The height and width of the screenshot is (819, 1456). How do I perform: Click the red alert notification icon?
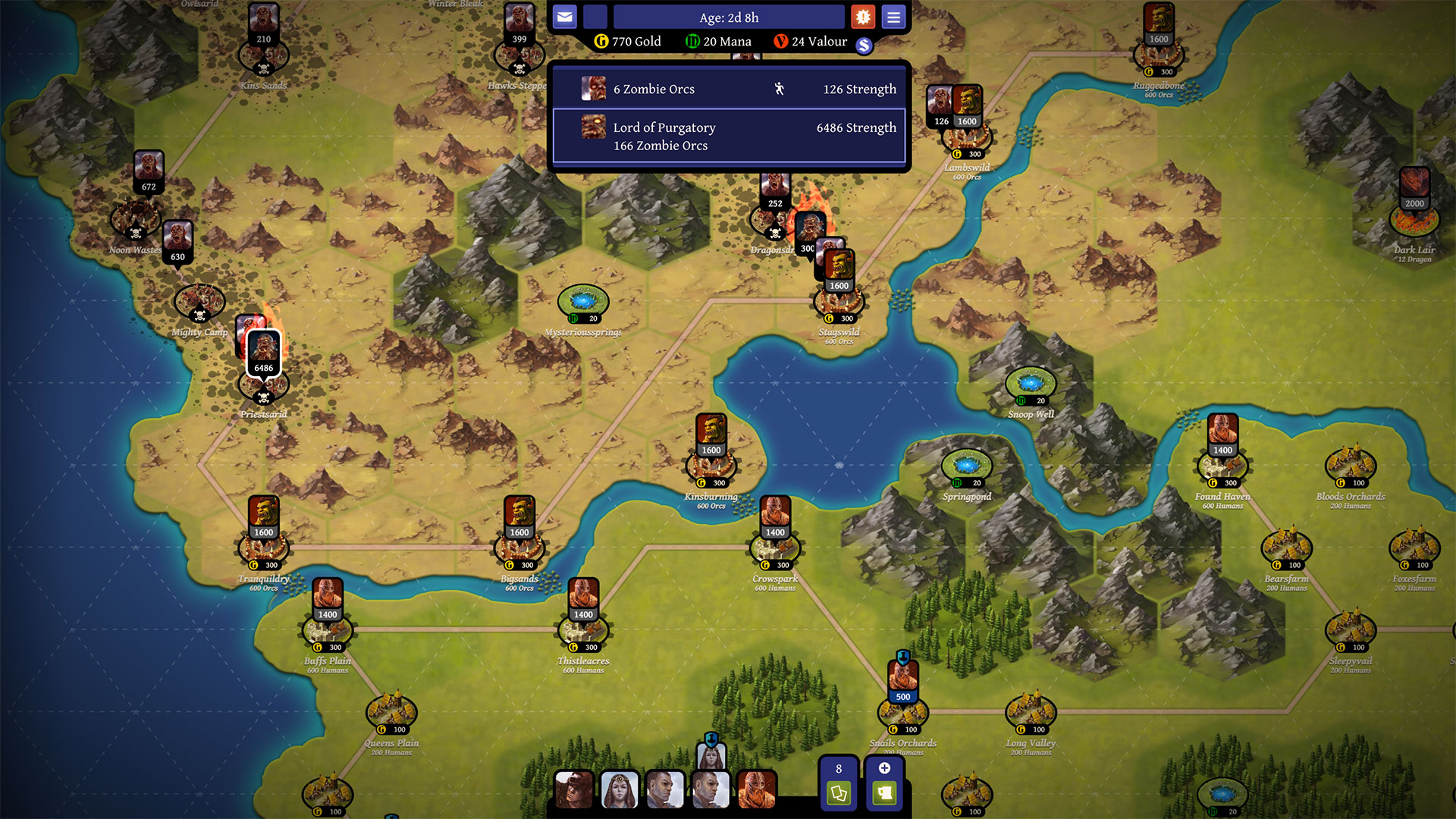tap(863, 16)
